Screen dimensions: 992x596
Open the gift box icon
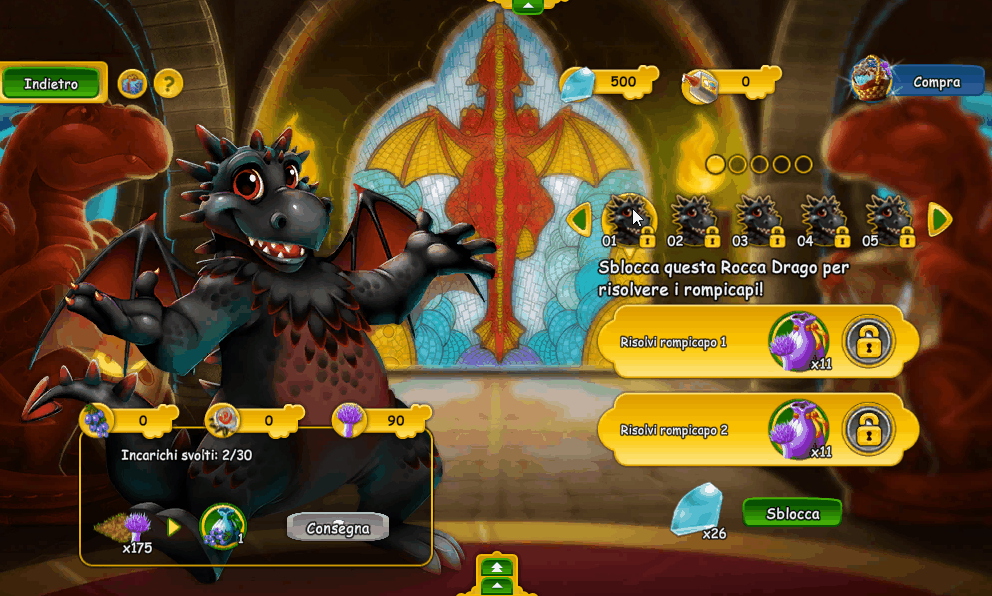click(132, 84)
